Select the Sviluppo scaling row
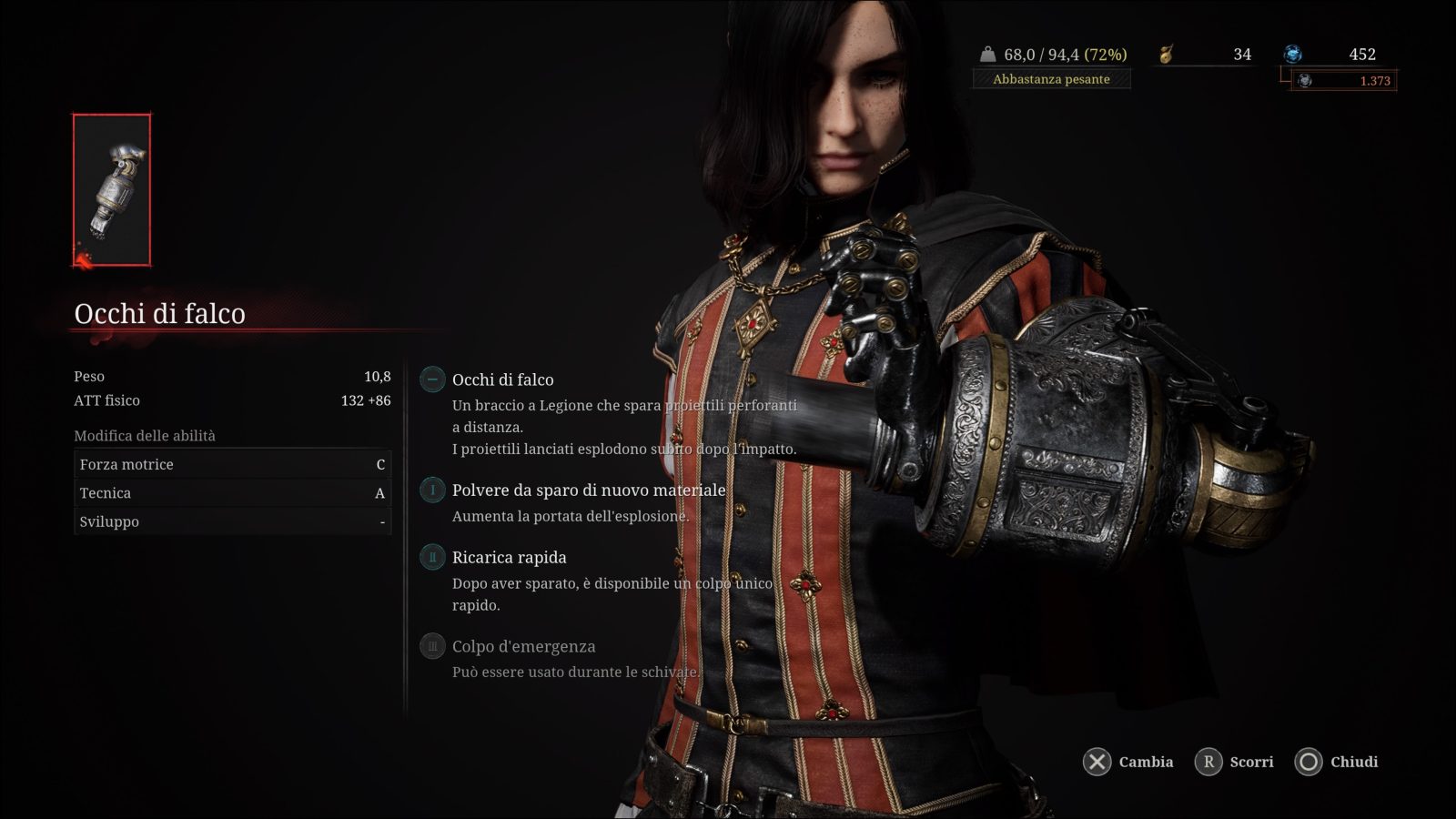Viewport: 1456px width, 819px height. pos(232,521)
